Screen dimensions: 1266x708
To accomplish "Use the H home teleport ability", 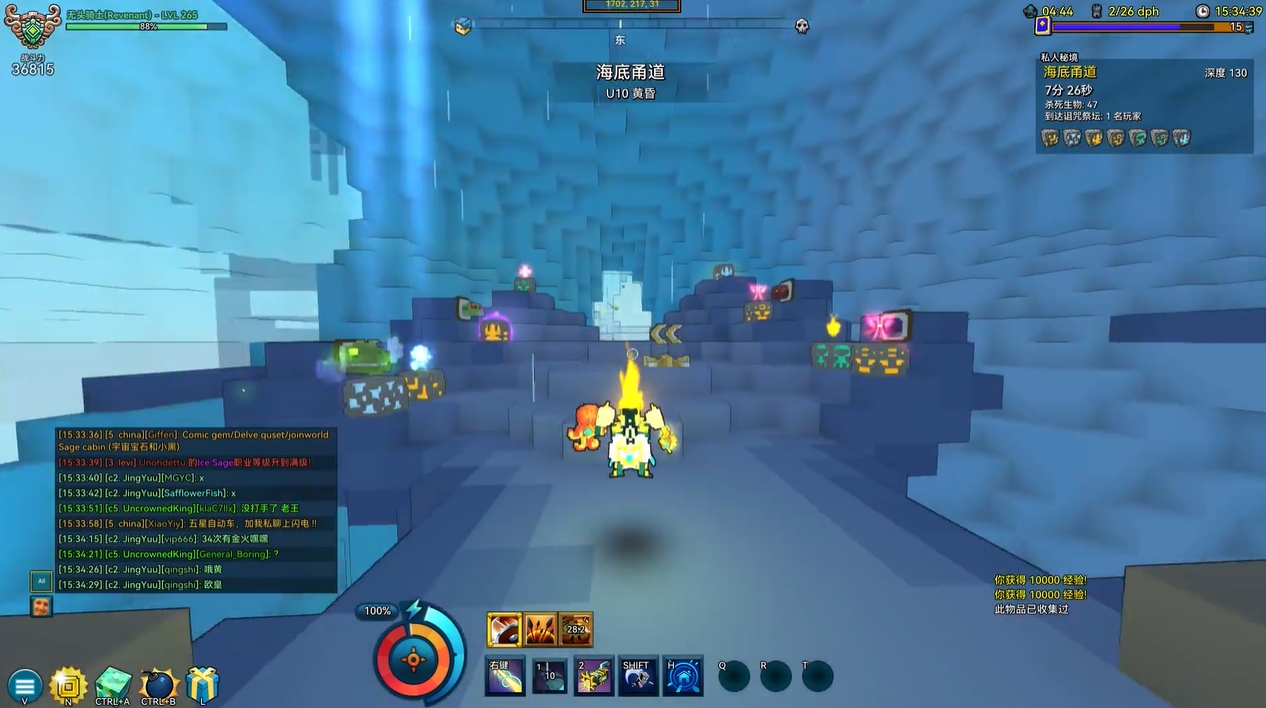I will pos(683,676).
